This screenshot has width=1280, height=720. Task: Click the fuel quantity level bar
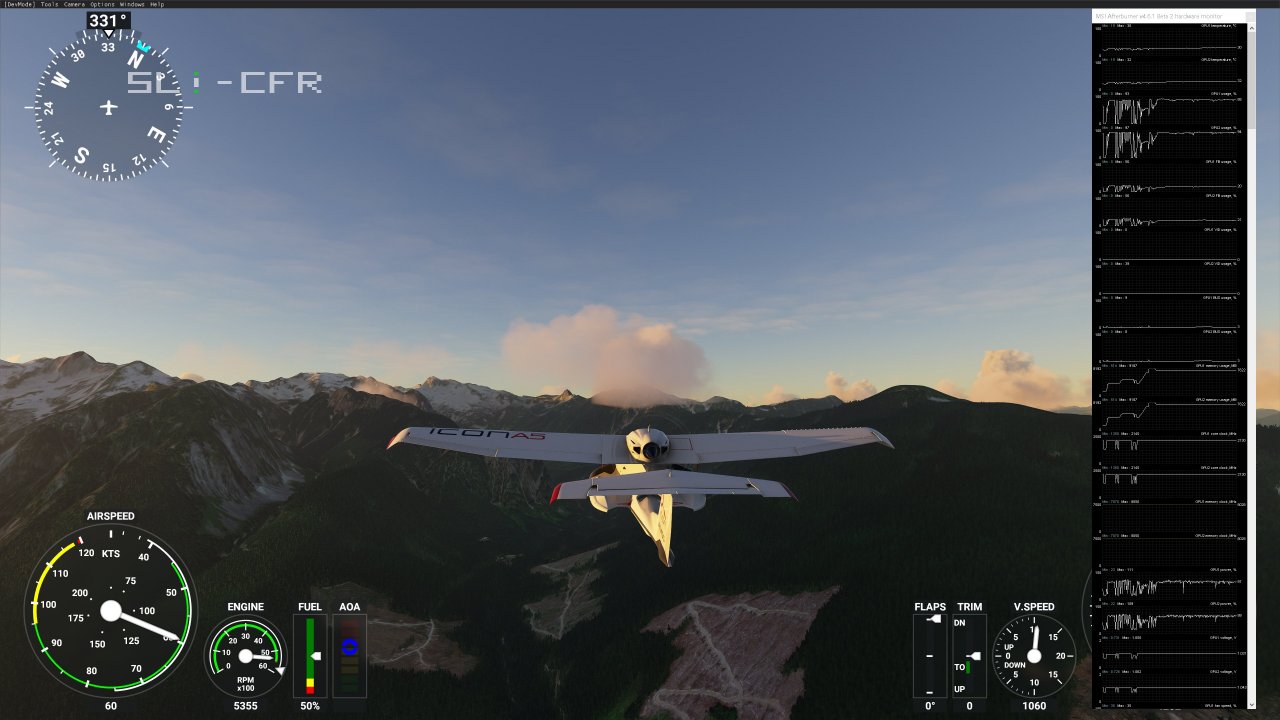pos(311,660)
